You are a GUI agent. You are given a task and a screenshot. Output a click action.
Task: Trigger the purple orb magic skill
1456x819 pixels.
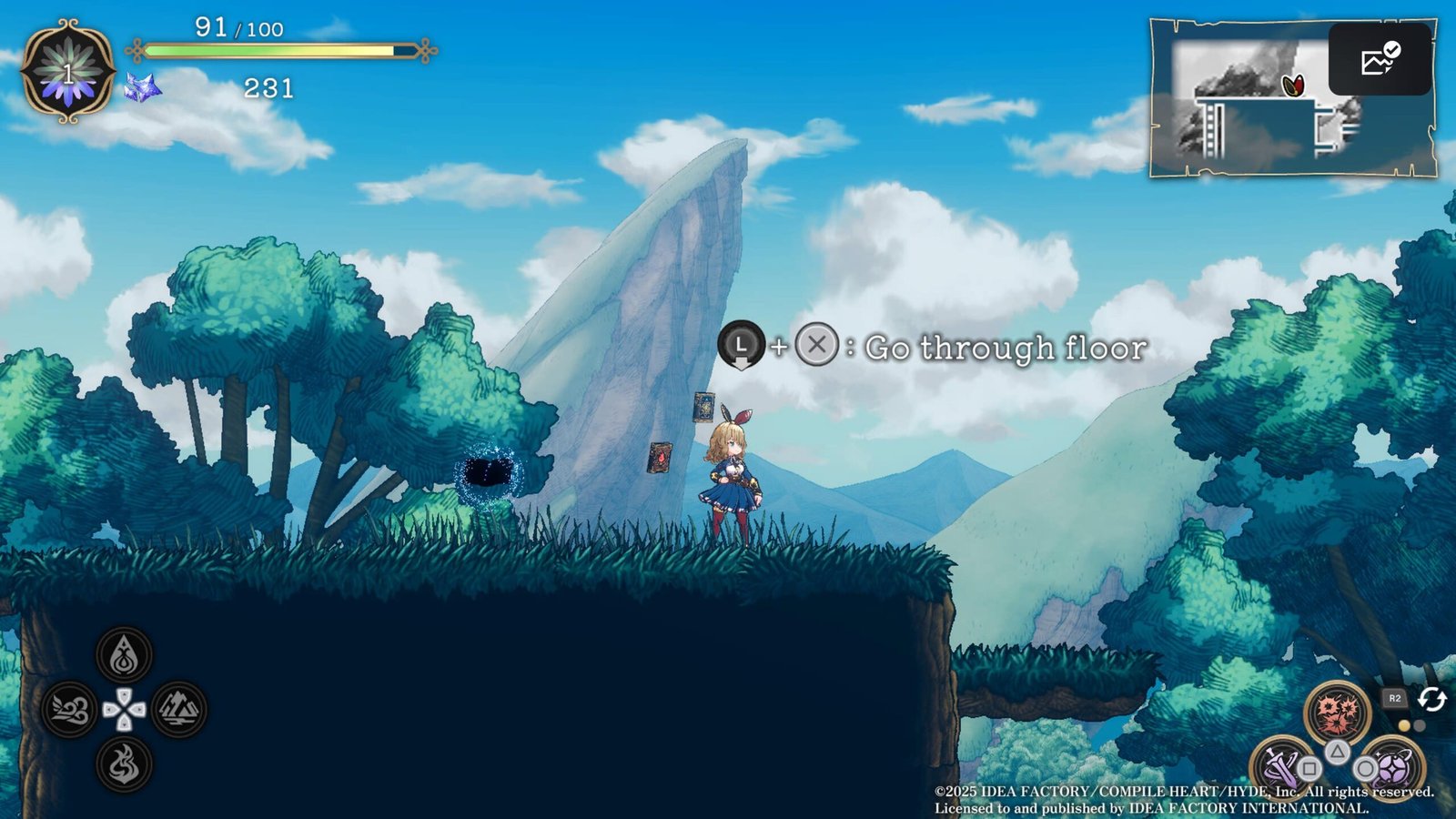point(1392,766)
